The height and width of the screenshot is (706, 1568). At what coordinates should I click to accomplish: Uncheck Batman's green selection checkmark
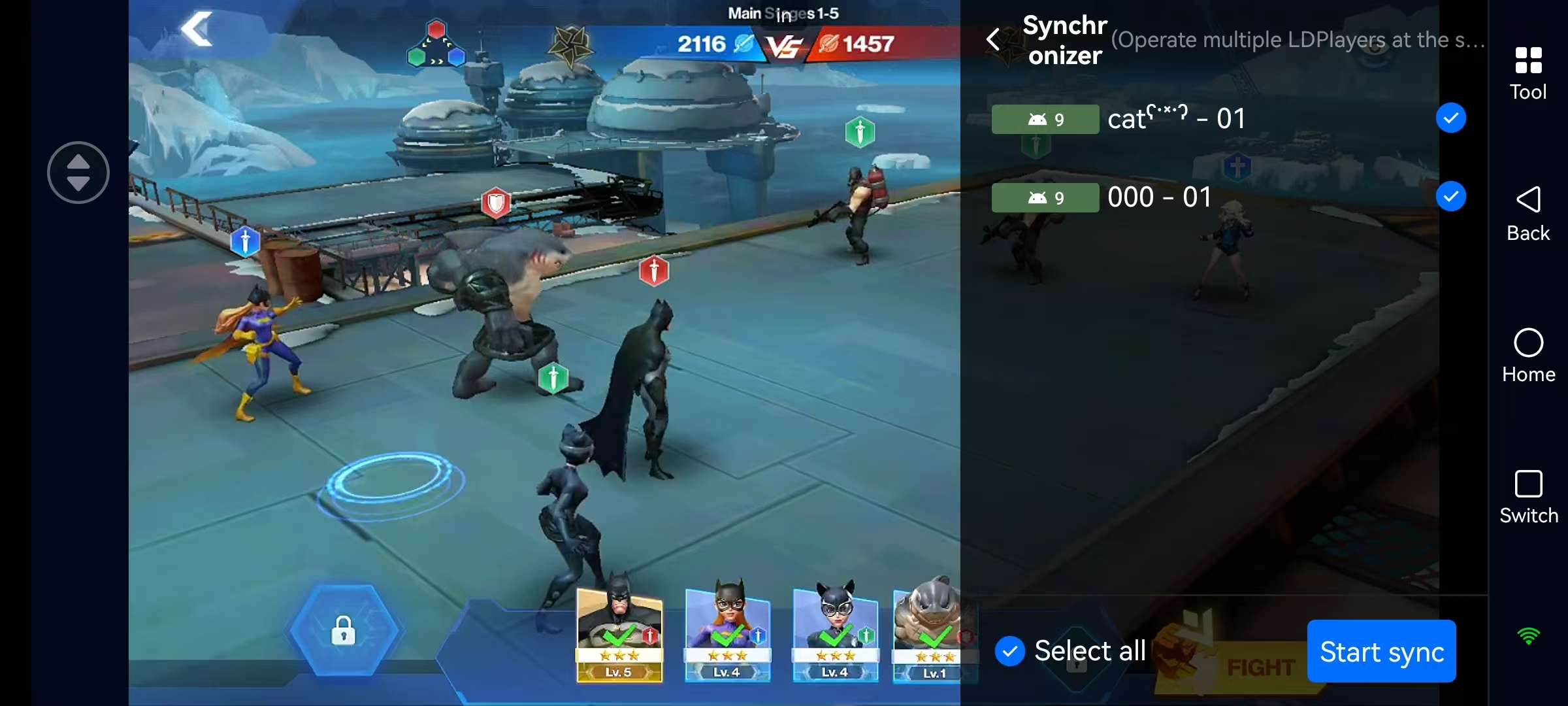point(619,635)
